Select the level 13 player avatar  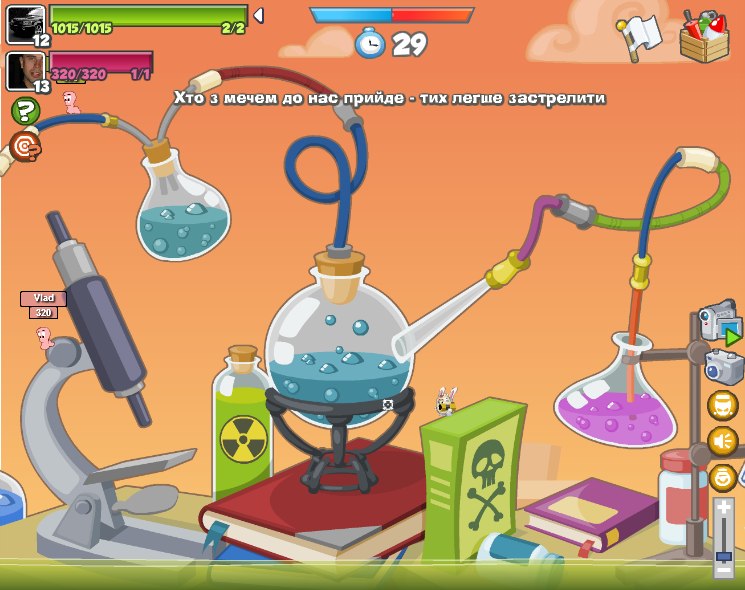(24, 70)
